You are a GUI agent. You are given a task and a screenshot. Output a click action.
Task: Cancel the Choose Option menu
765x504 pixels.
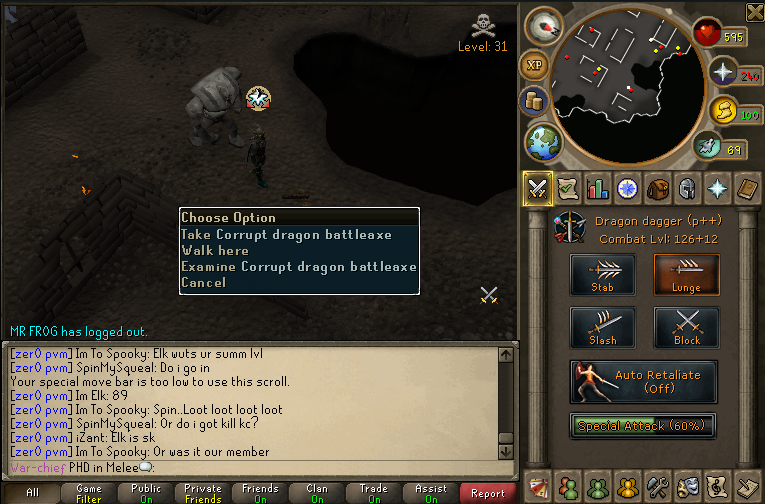(203, 283)
